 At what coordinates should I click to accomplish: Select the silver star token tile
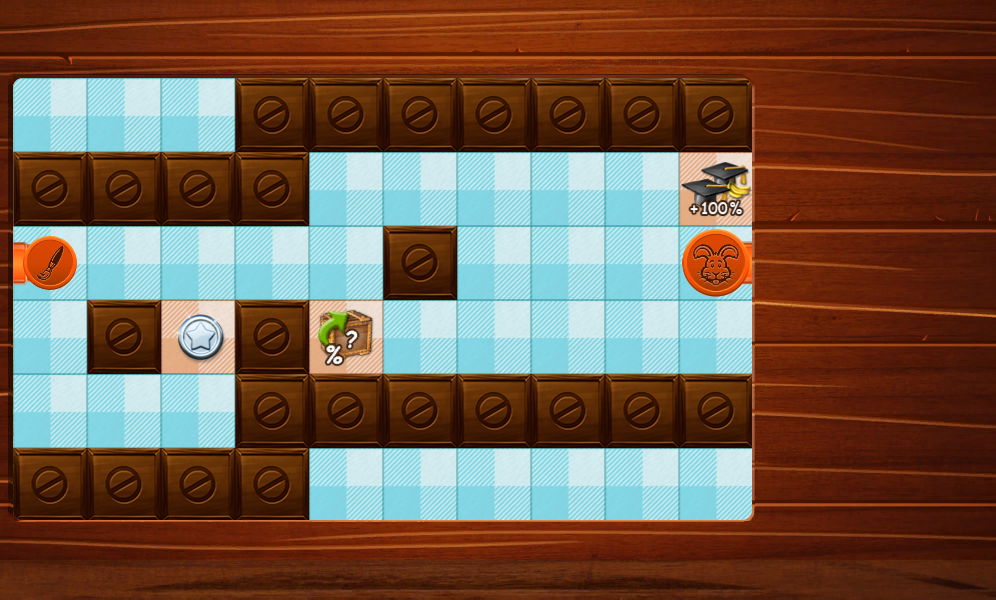click(x=199, y=337)
